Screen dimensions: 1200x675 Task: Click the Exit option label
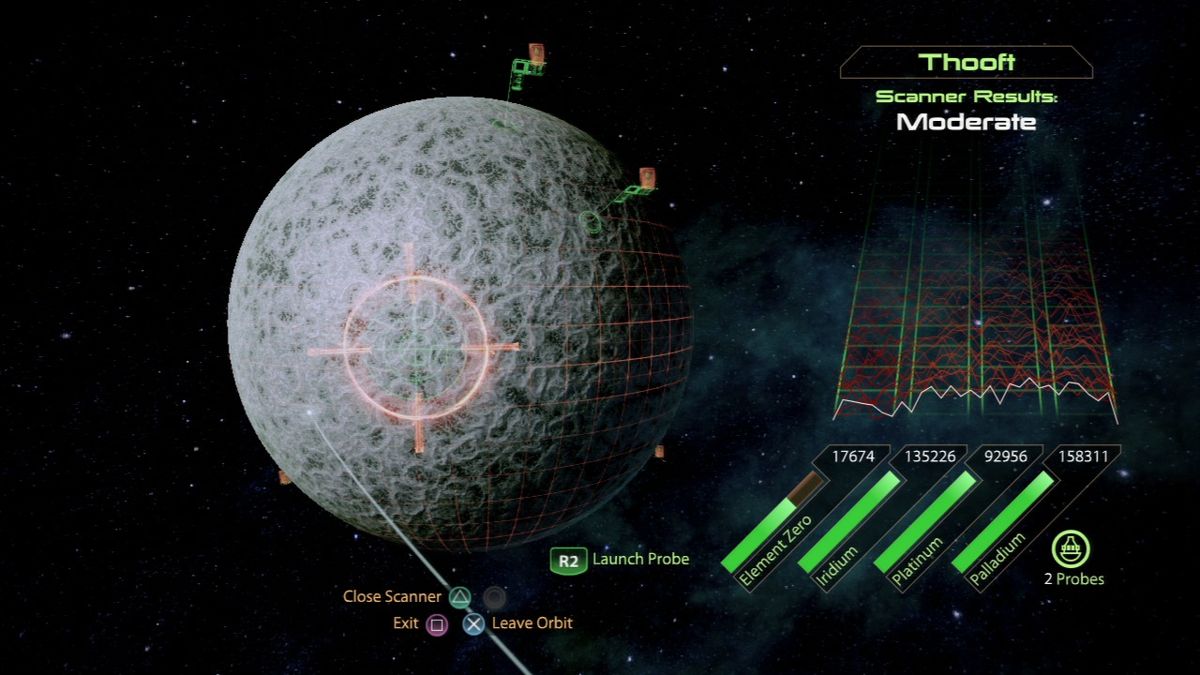click(x=405, y=623)
